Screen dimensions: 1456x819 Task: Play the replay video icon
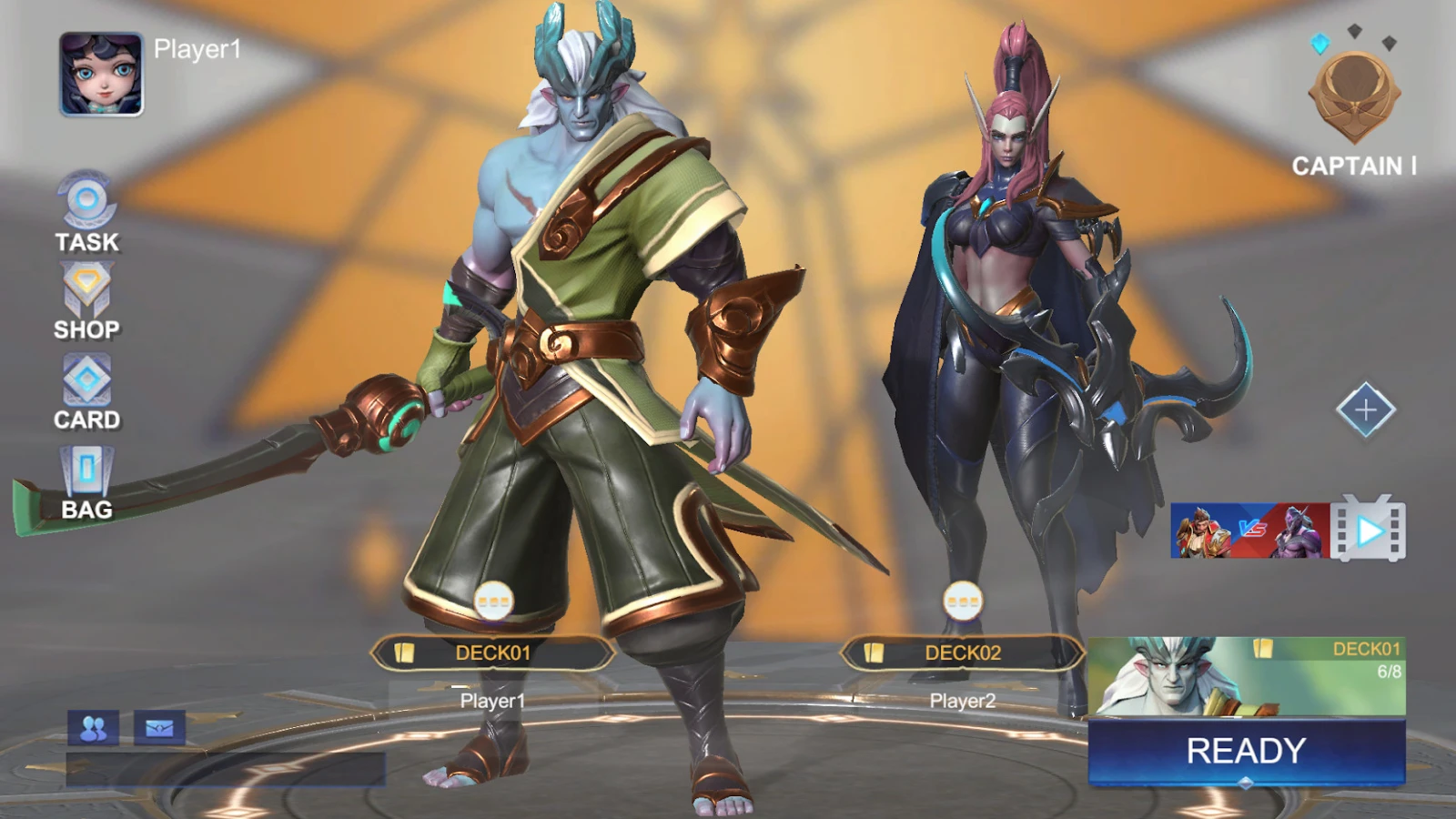[1369, 529]
